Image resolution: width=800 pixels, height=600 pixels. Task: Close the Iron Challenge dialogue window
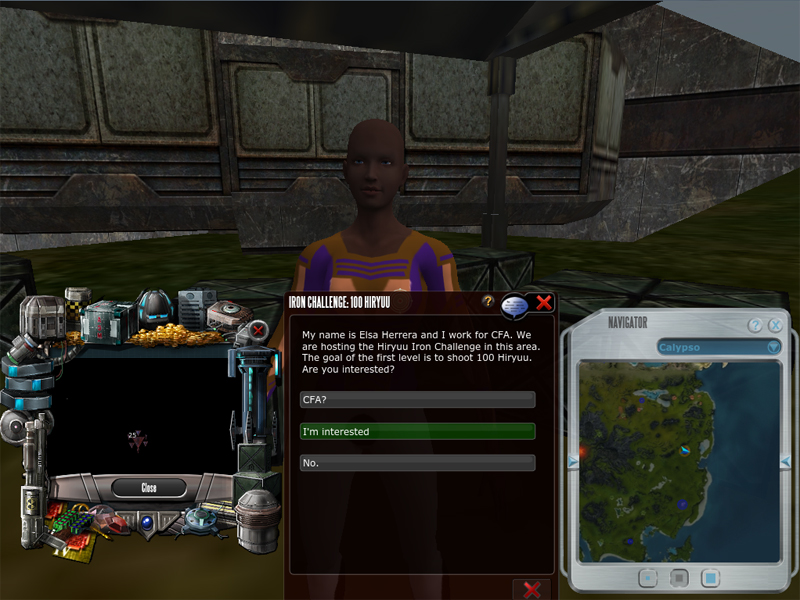544,302
